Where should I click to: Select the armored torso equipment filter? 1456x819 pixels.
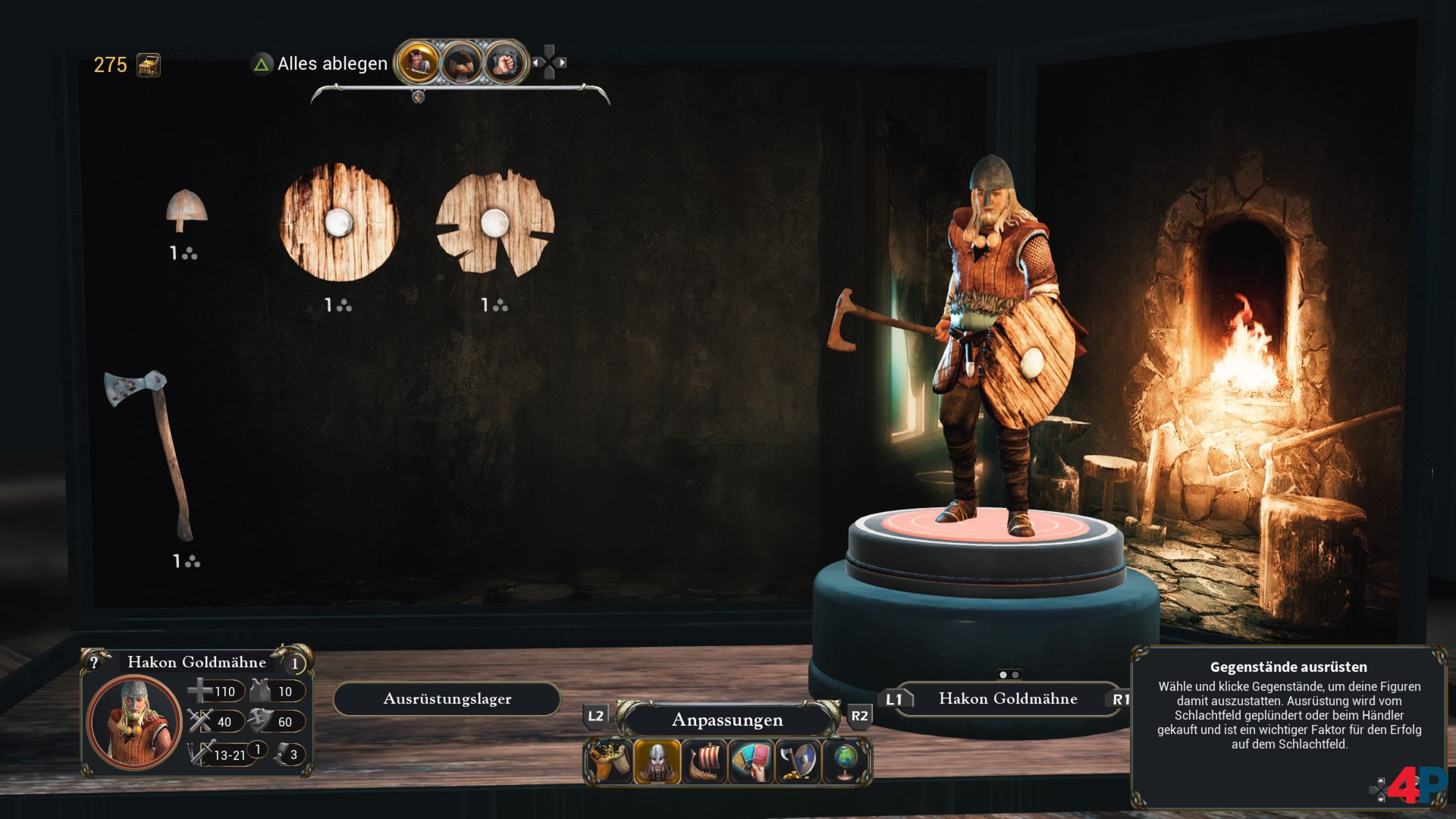click(417, 63)
